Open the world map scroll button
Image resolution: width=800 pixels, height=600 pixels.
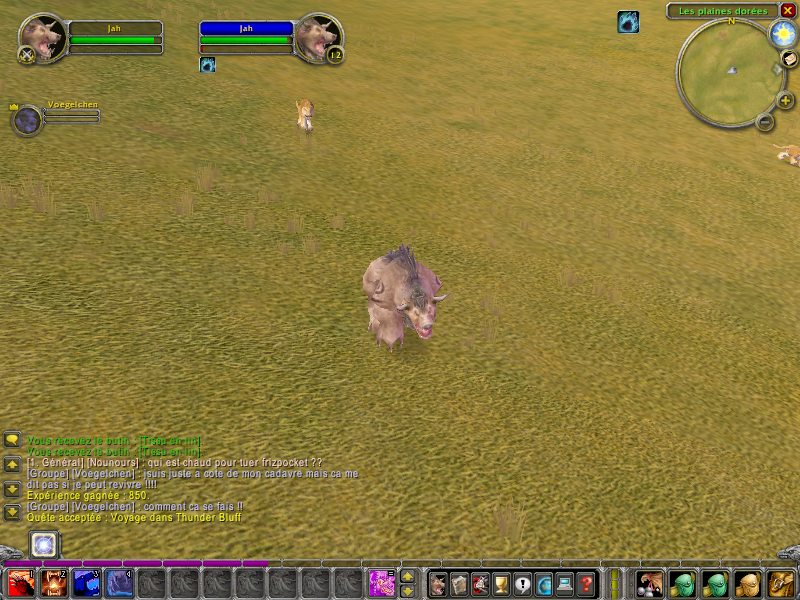coord(790,60)
